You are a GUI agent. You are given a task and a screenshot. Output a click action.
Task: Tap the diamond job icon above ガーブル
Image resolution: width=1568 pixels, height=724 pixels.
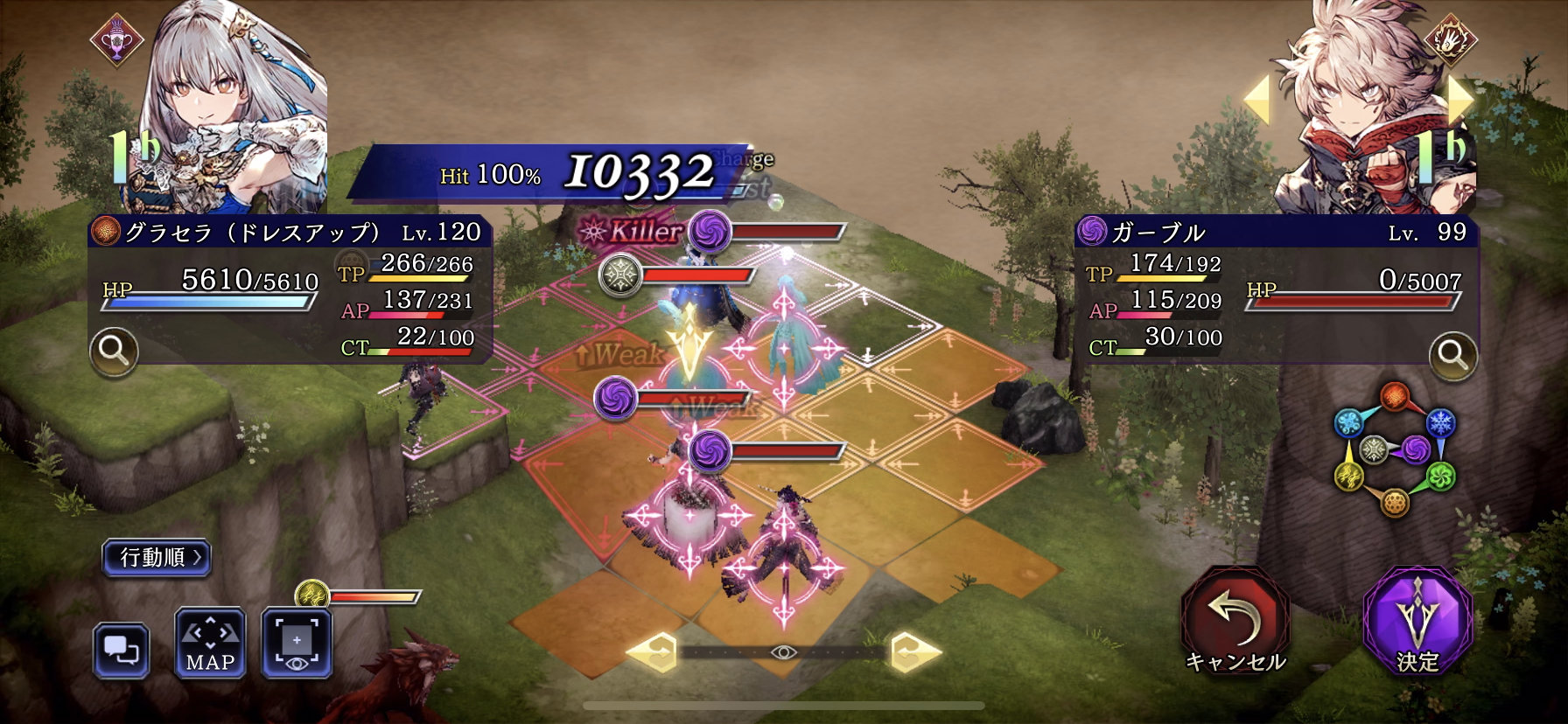tap(1451, 40)
